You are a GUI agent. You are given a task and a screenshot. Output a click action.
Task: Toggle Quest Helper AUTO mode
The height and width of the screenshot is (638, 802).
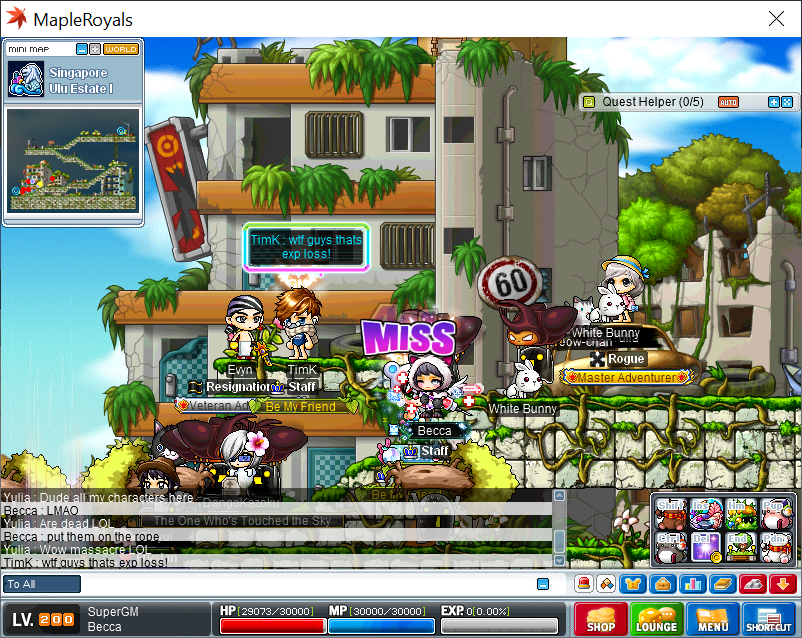tap(728, 102)
